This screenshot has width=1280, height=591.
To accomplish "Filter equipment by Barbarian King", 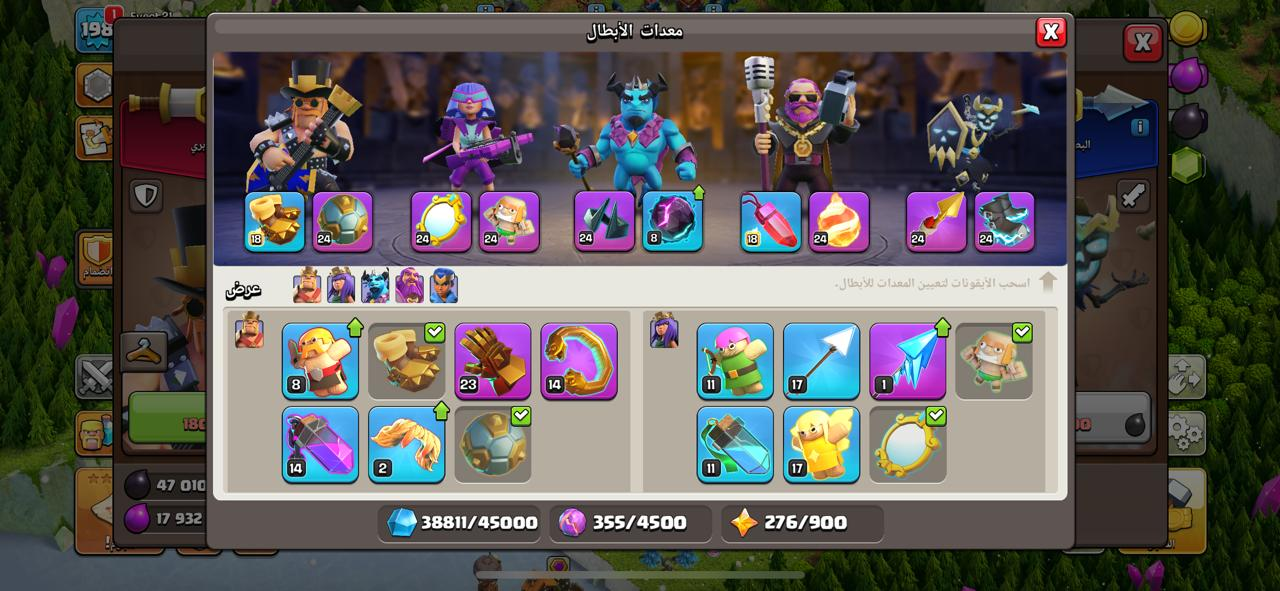I will 307,286.
